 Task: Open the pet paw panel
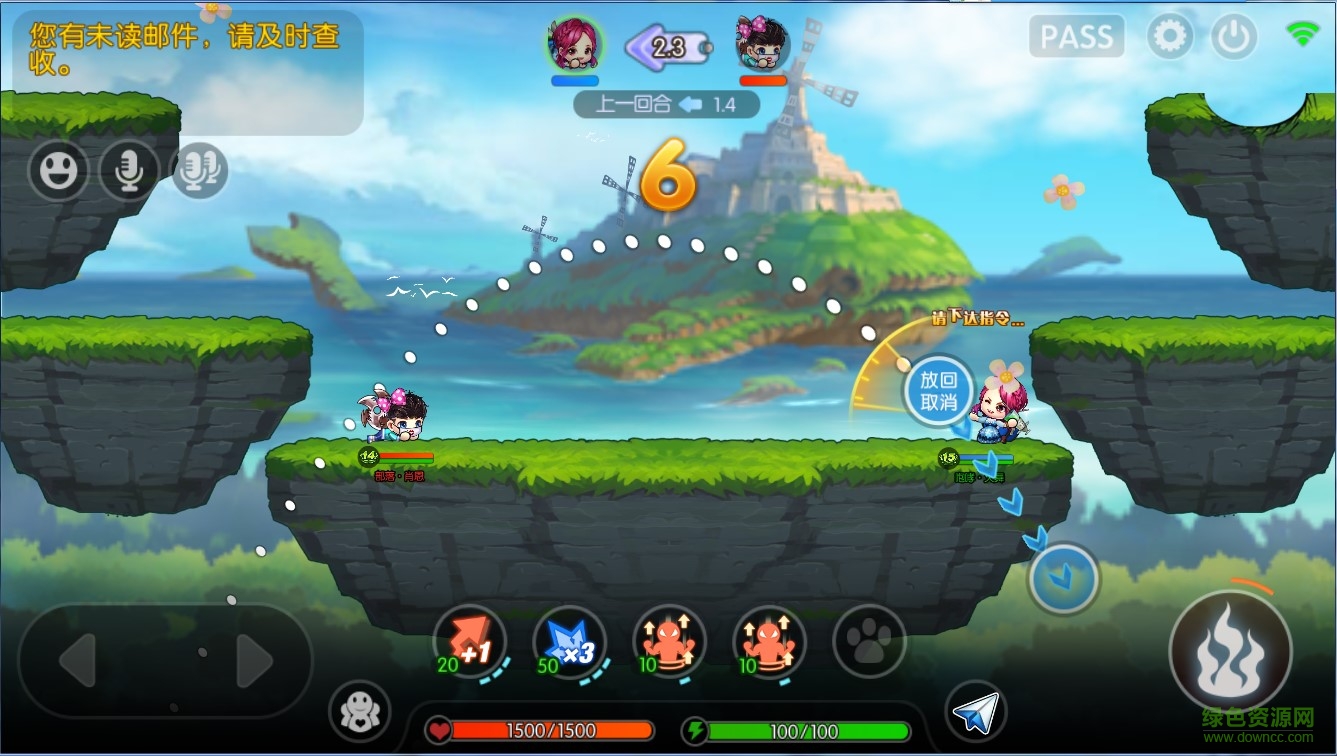[x=868, y=642]
